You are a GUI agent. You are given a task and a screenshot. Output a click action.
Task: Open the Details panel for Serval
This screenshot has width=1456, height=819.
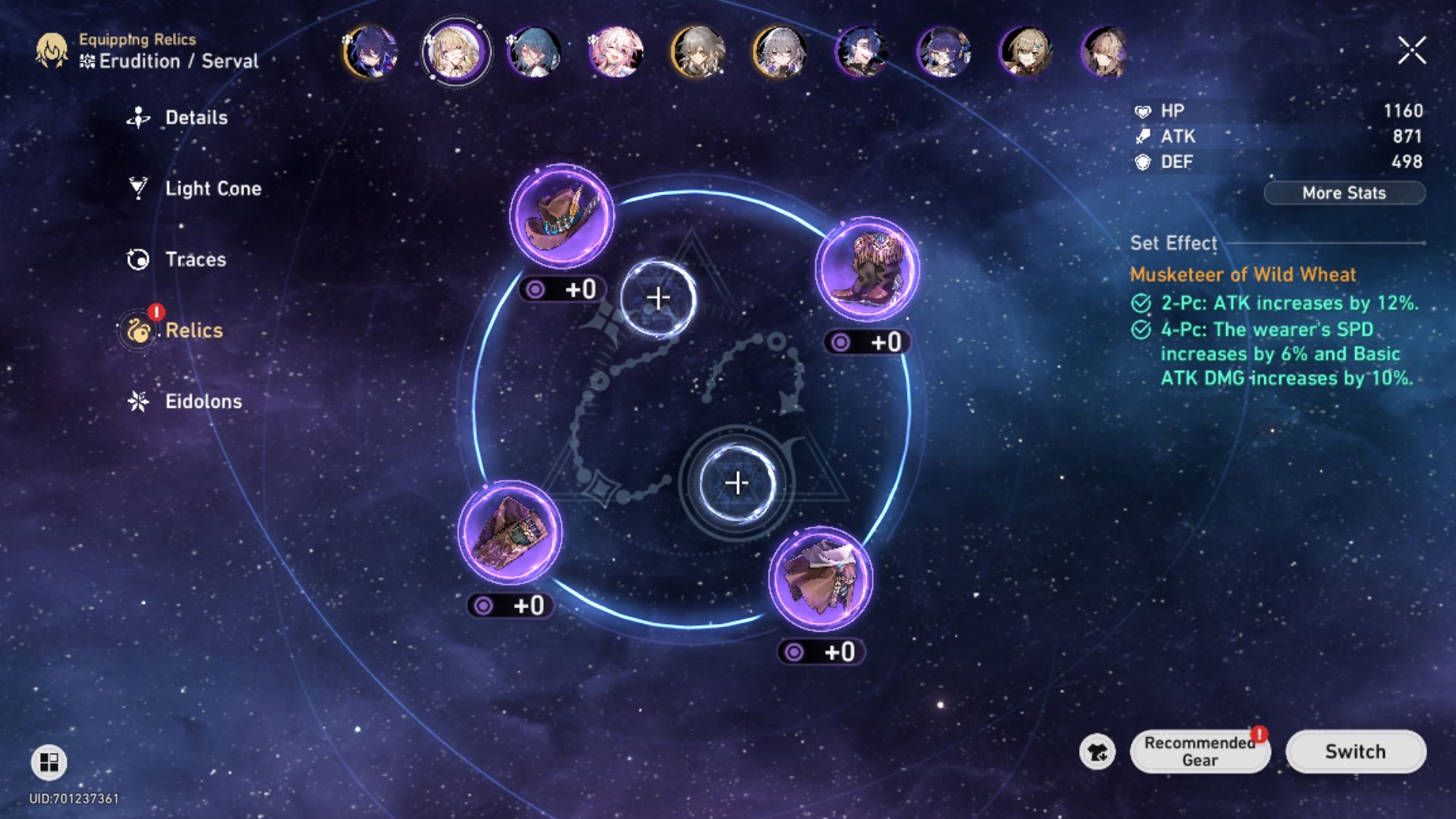196,118
